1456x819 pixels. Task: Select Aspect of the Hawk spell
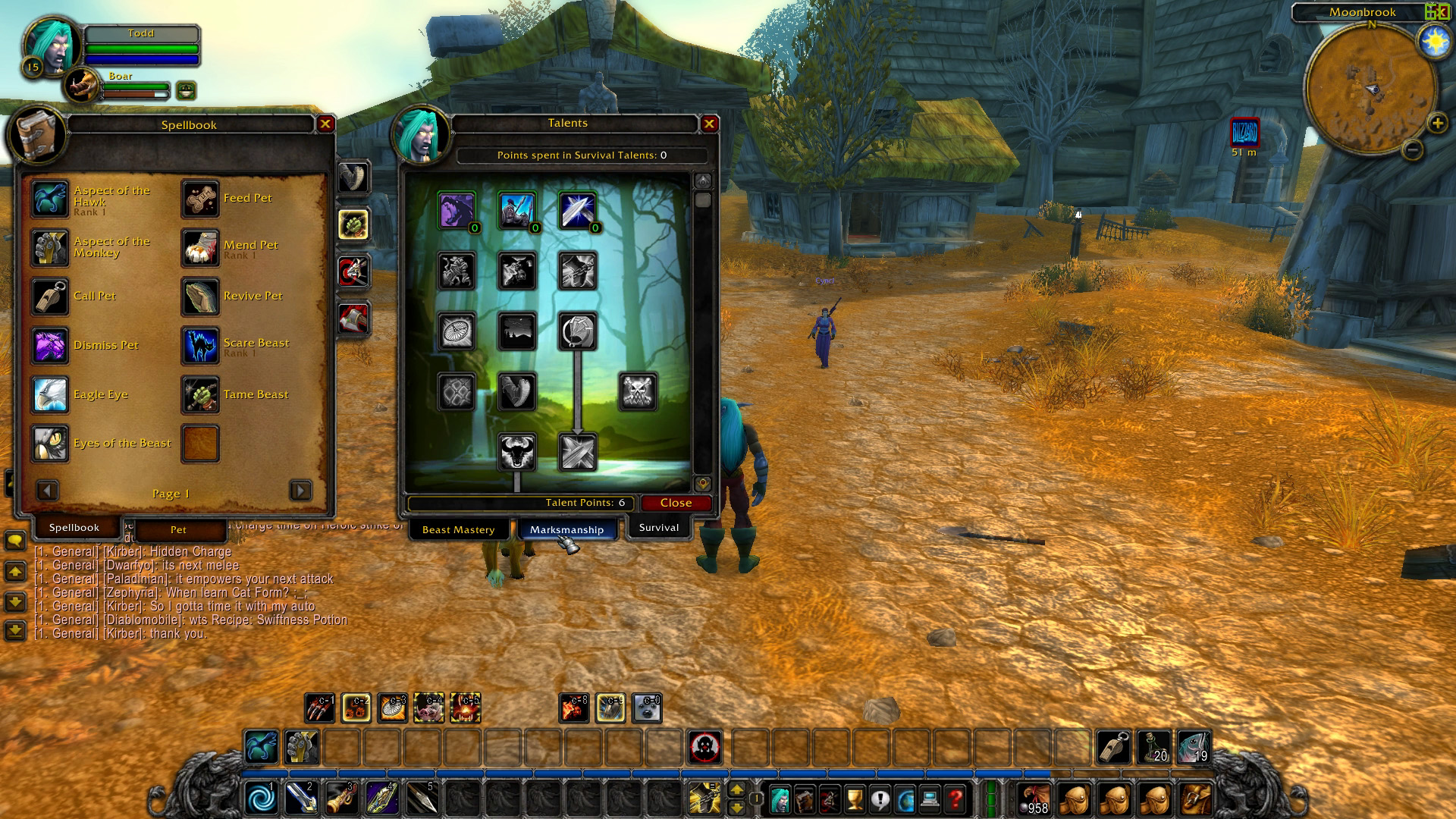click(x=50, y=199)
